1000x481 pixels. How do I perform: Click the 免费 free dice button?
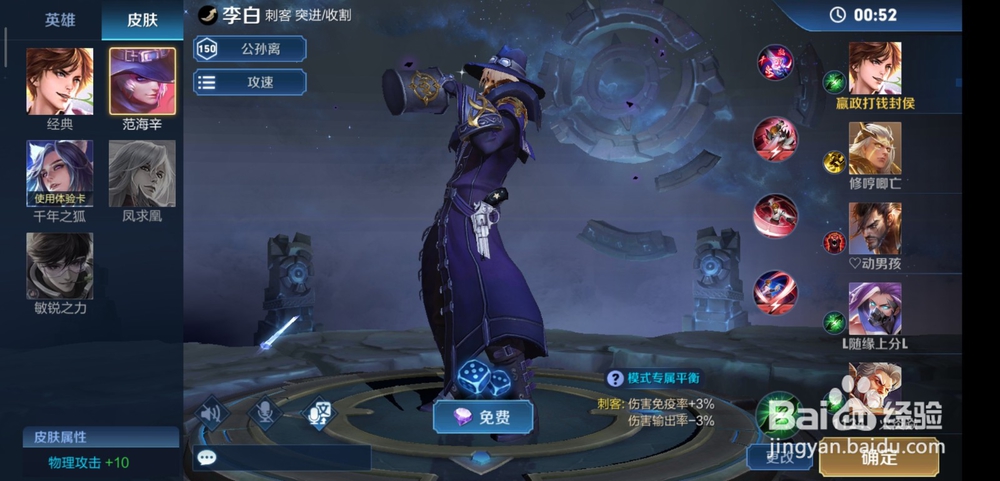point(483,416)
